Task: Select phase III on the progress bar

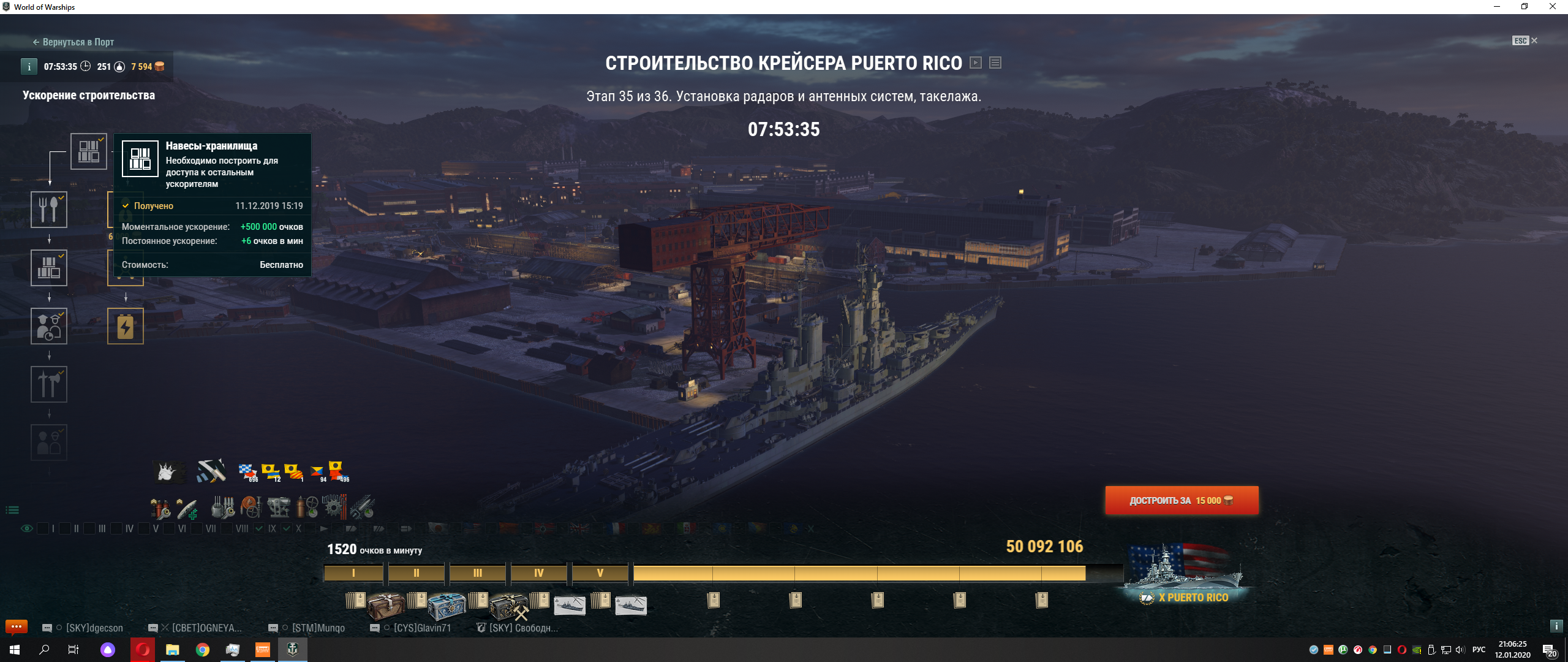Action: tap(478, 573)
